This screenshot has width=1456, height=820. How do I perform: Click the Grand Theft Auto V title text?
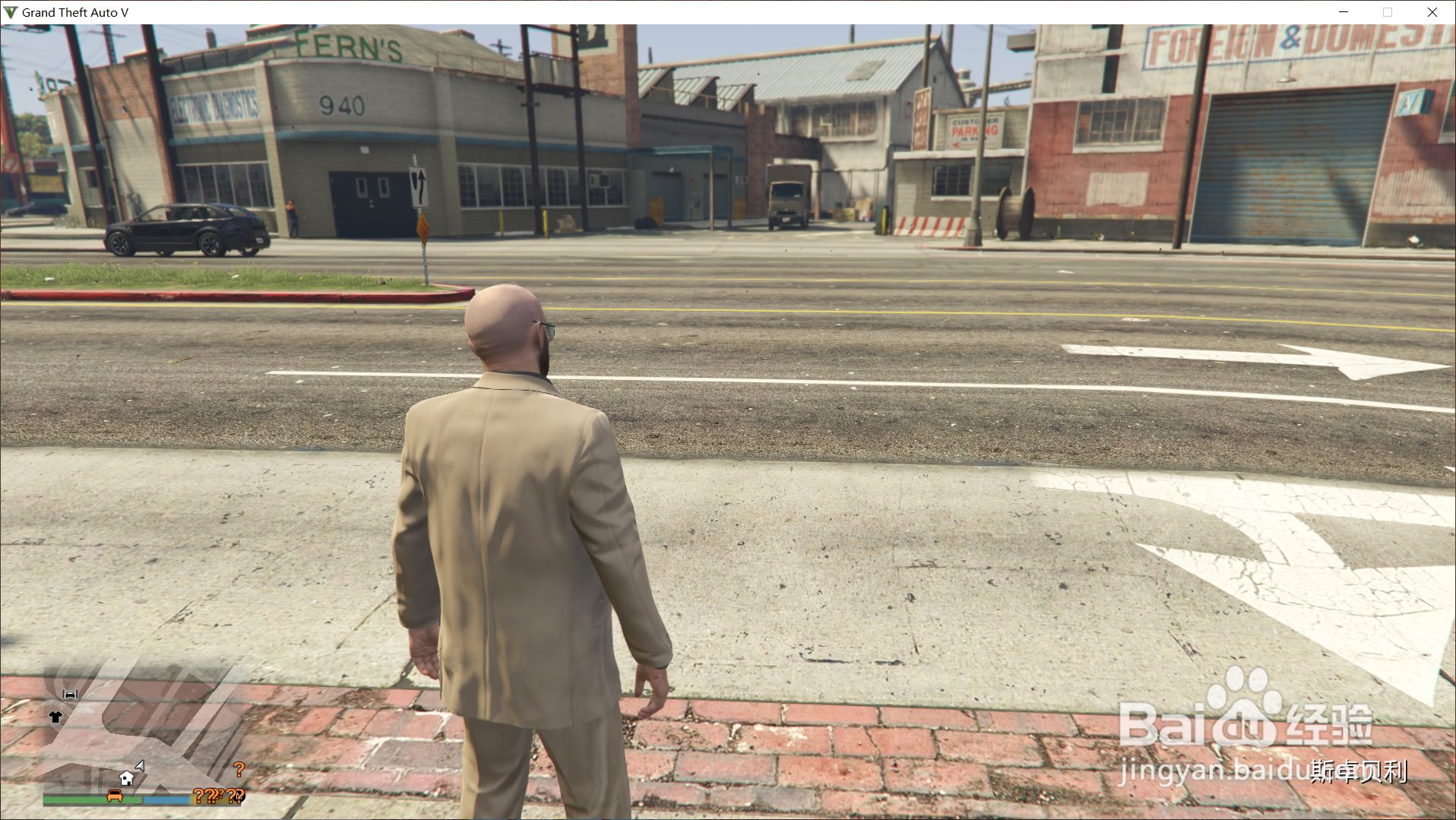pos(74,11)
